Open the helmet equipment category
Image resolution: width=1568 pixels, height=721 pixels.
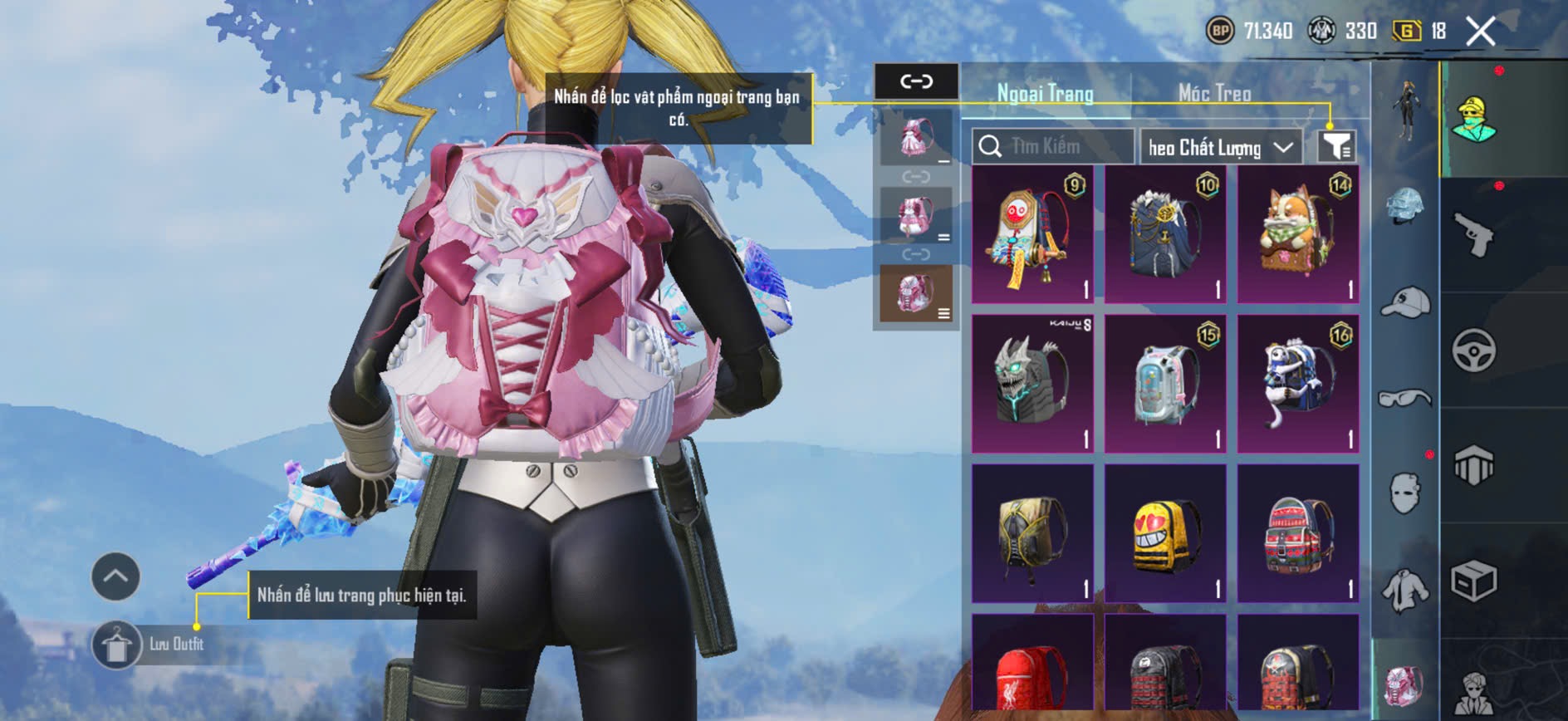1405,208
